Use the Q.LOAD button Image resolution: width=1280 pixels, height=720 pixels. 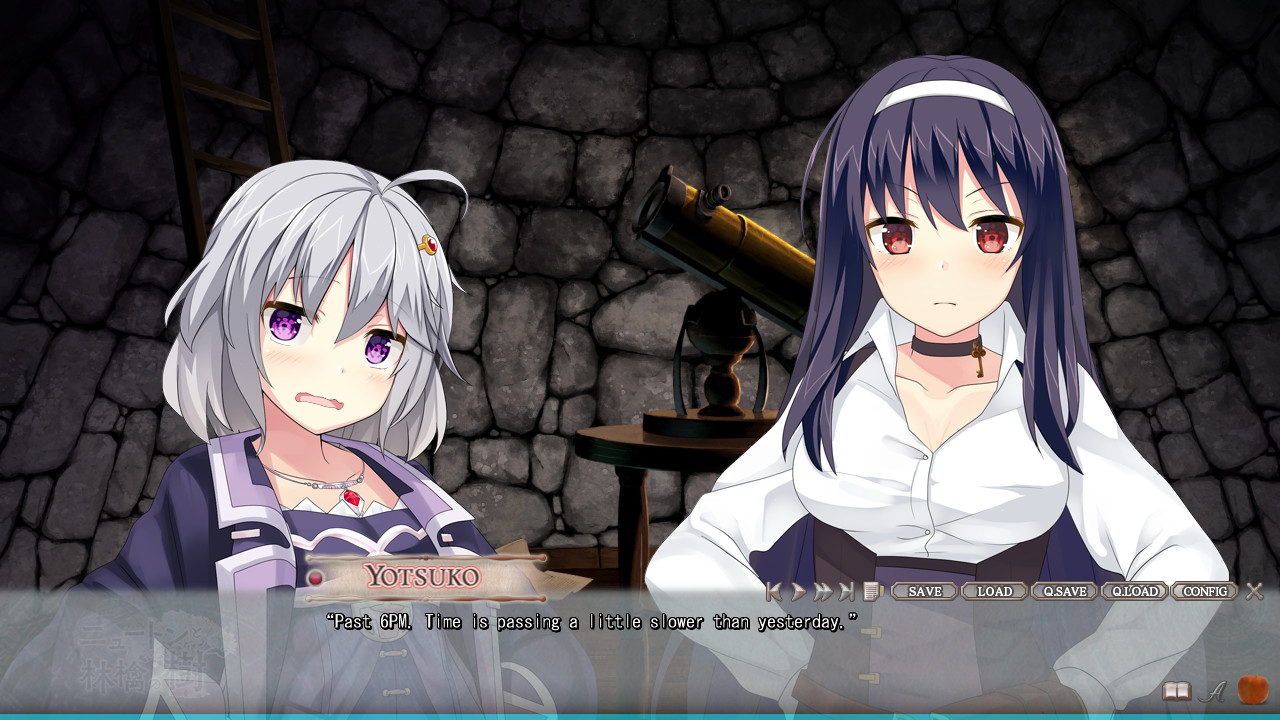(1134, 591)
